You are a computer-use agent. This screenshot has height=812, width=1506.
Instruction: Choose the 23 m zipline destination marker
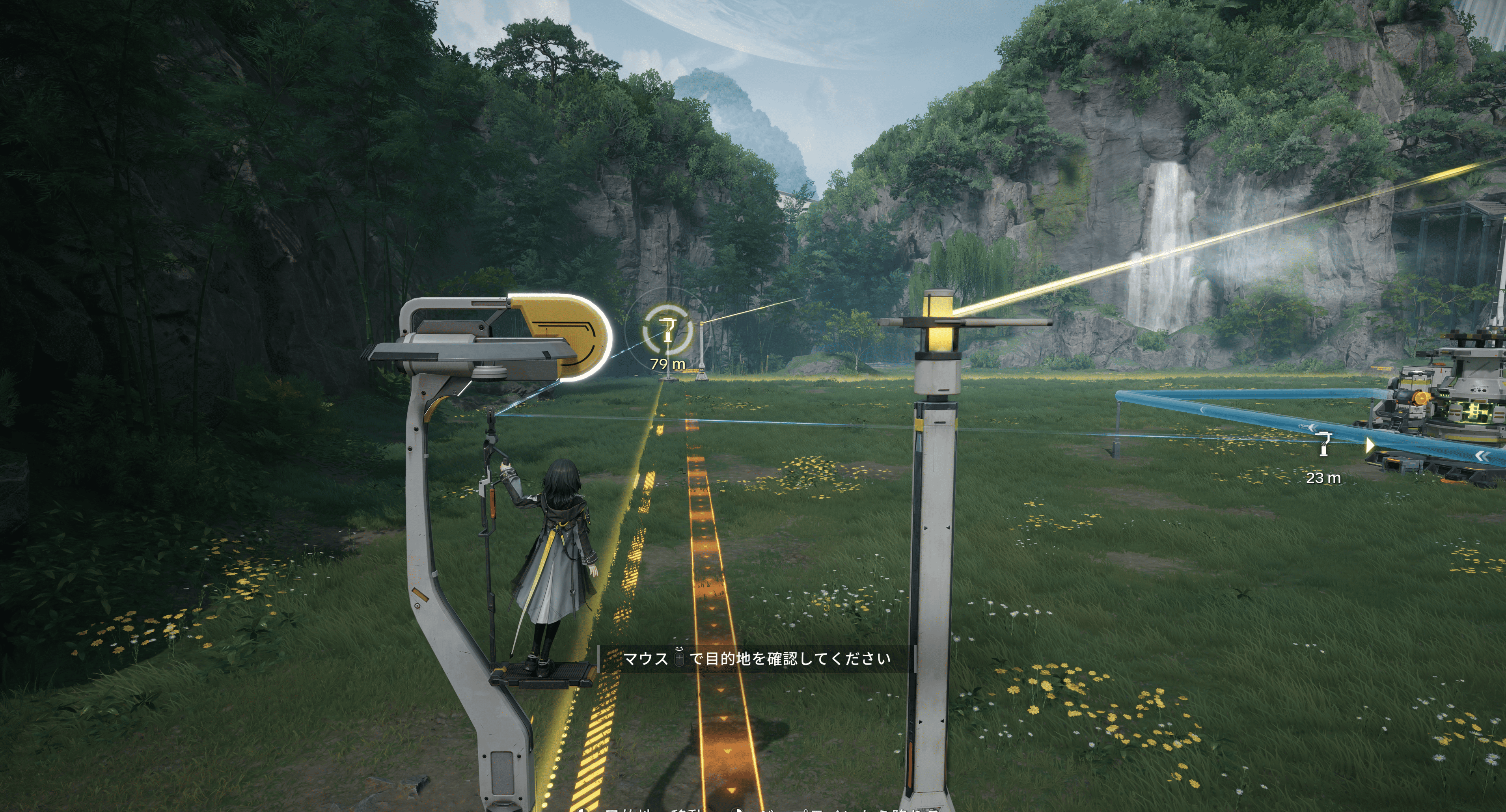click(x=1323, y=444)
